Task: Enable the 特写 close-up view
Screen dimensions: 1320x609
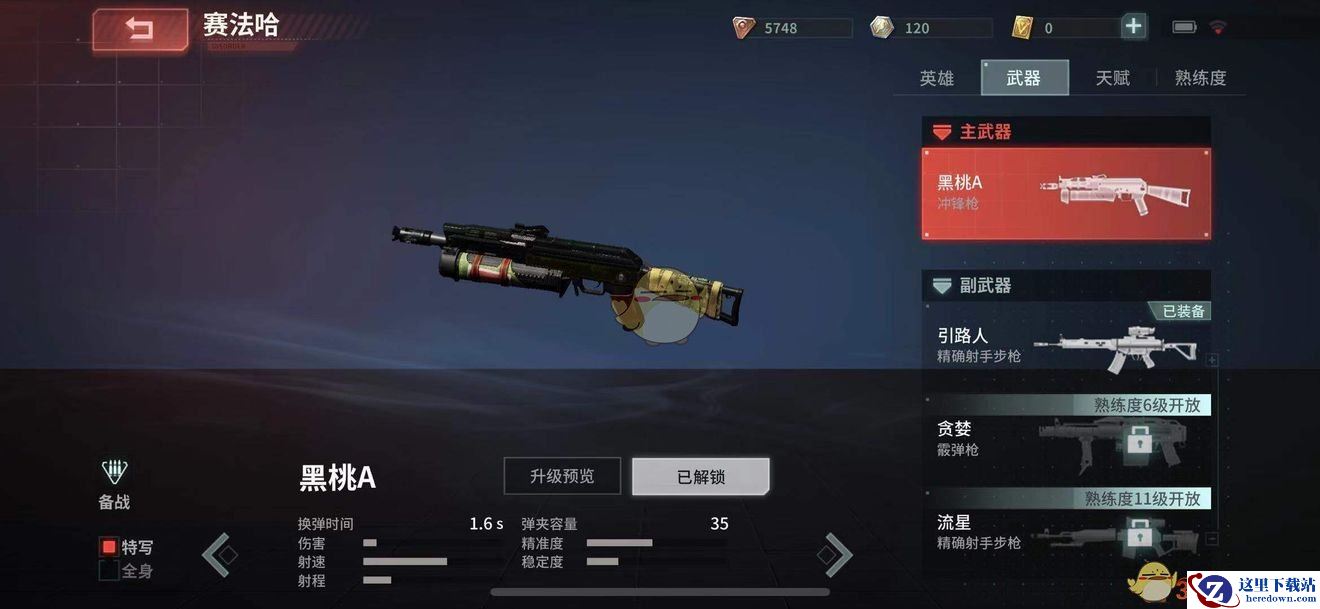Action: point(109,547)
